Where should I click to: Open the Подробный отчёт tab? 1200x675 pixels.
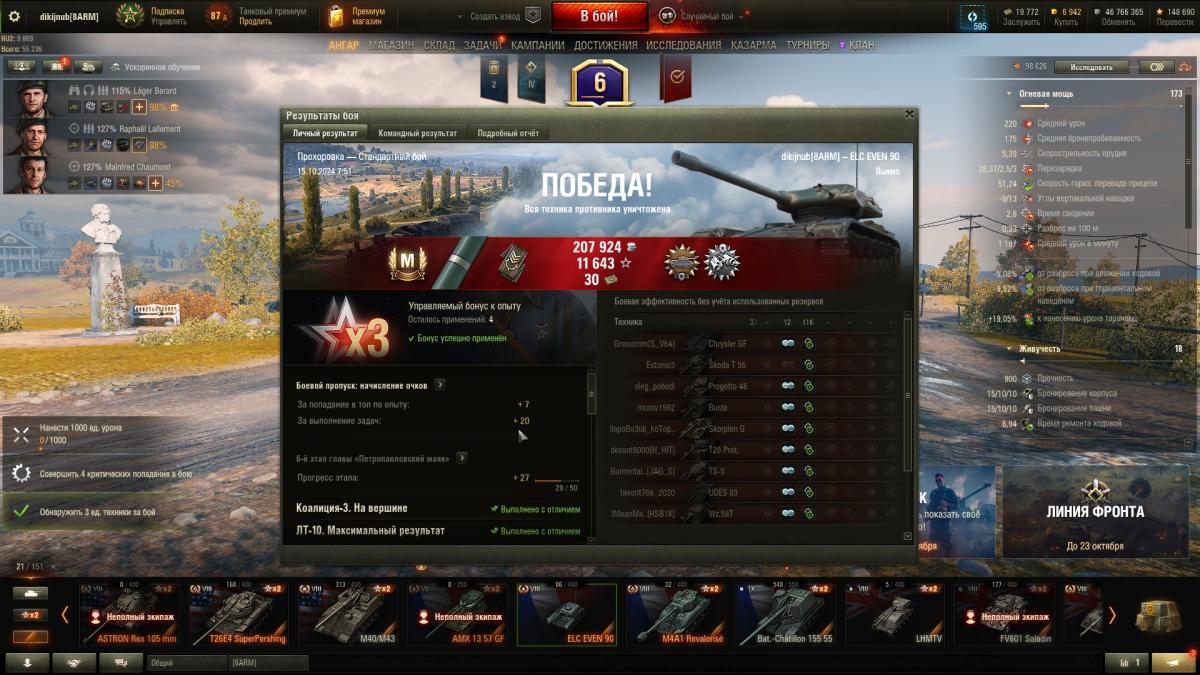pyautogui.click(x=508, y=133)
